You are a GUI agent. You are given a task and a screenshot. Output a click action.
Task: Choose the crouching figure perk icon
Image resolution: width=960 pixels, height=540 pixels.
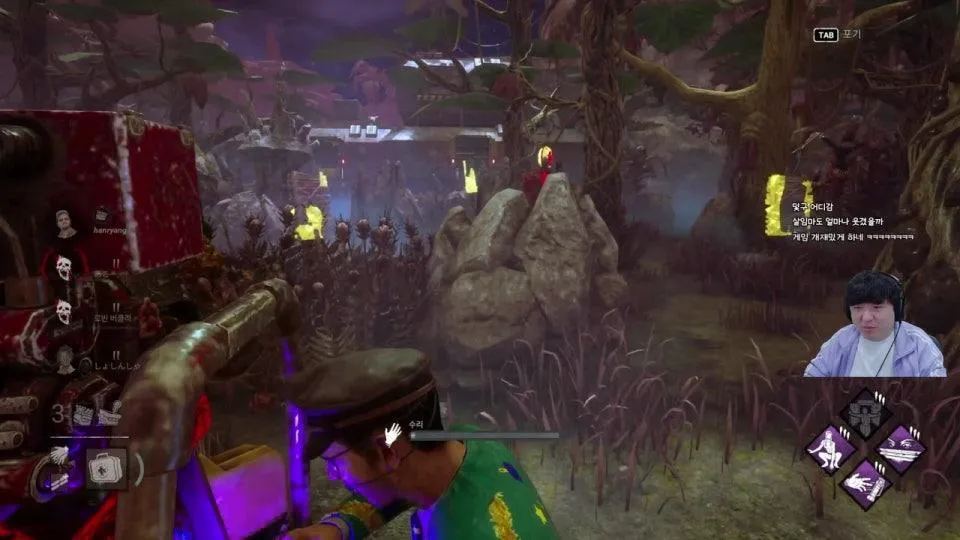(x=830, y=448)
